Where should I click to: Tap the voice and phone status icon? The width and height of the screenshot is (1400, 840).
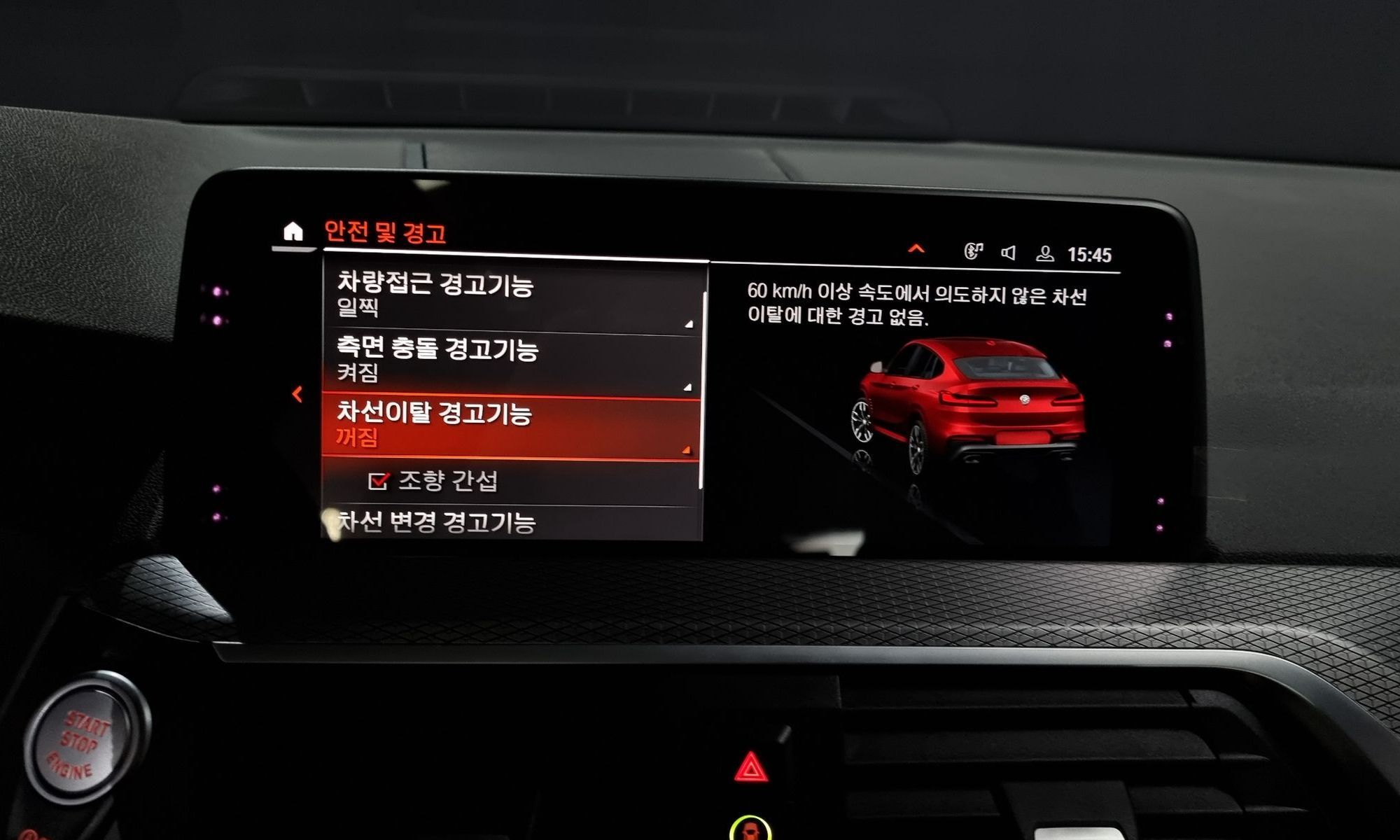pyautogui.click(x=973, y=251)
